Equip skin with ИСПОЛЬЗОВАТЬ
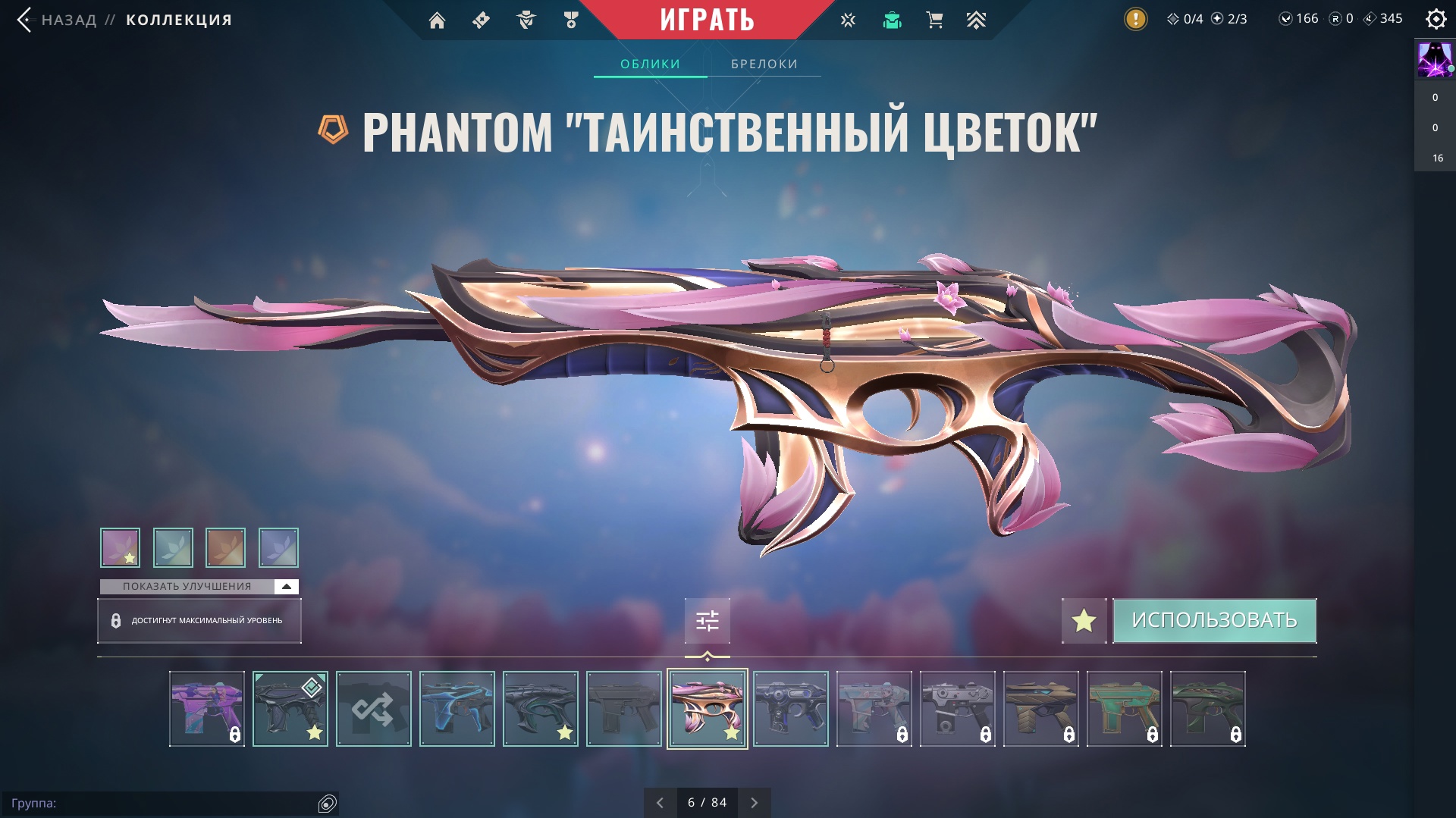The image size is (1456, 818). point(1214,621)
